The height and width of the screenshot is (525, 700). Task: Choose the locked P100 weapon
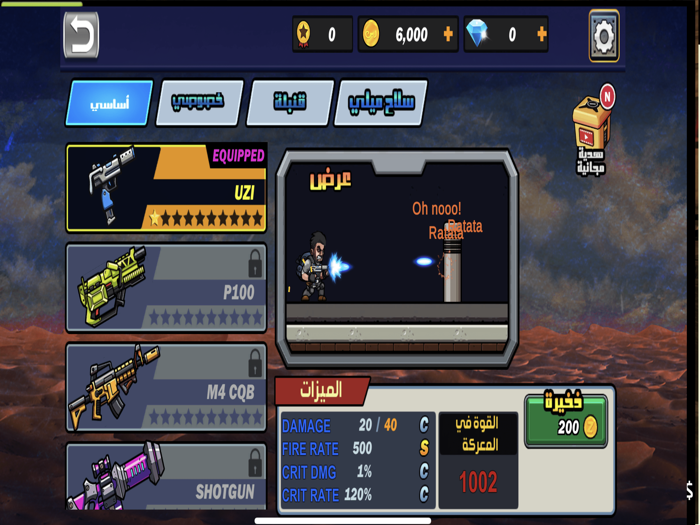[166, 288]
